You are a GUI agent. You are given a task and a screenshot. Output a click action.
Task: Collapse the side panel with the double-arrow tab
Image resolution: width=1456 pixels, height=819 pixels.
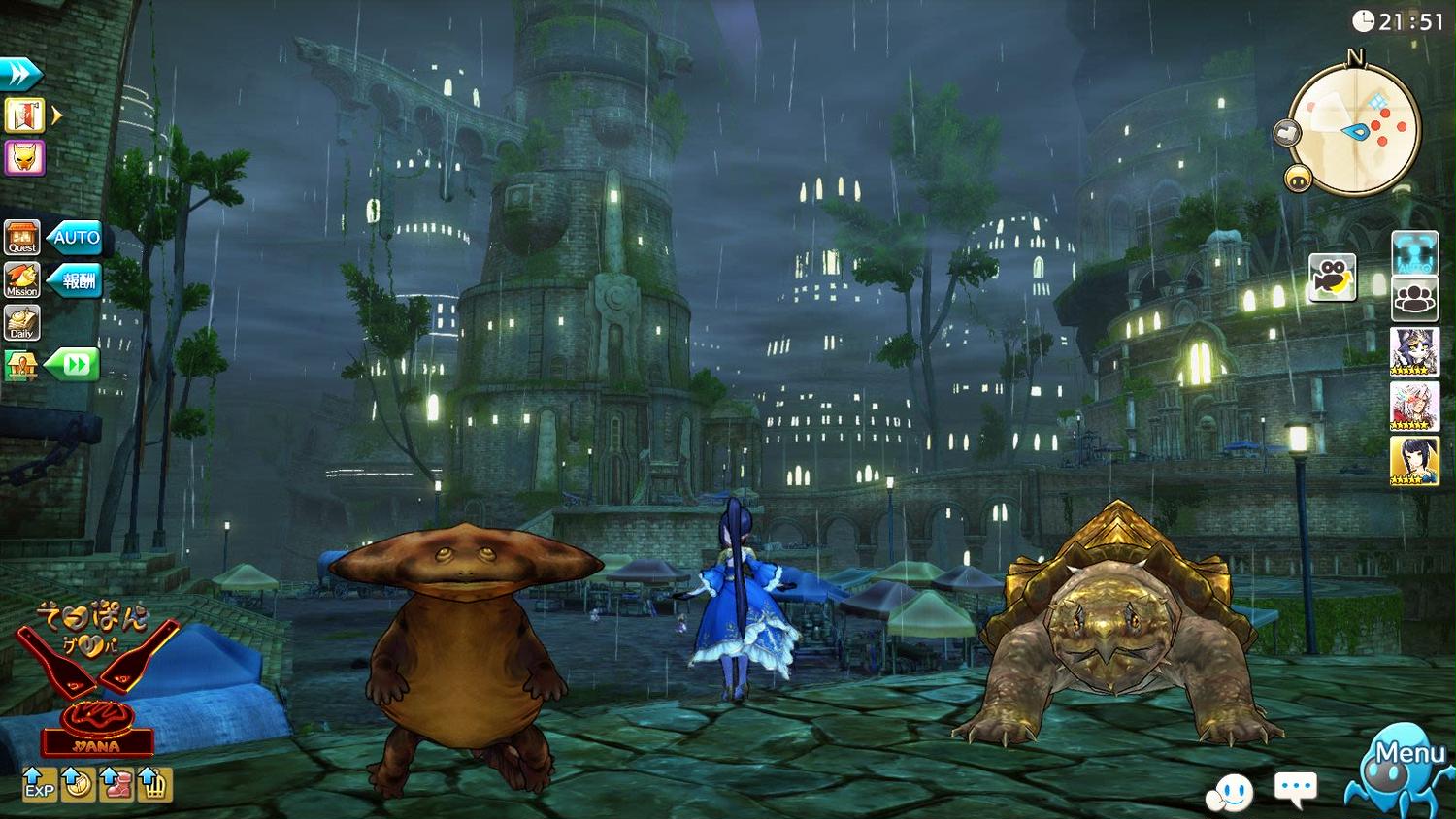[x=20, y=74]
